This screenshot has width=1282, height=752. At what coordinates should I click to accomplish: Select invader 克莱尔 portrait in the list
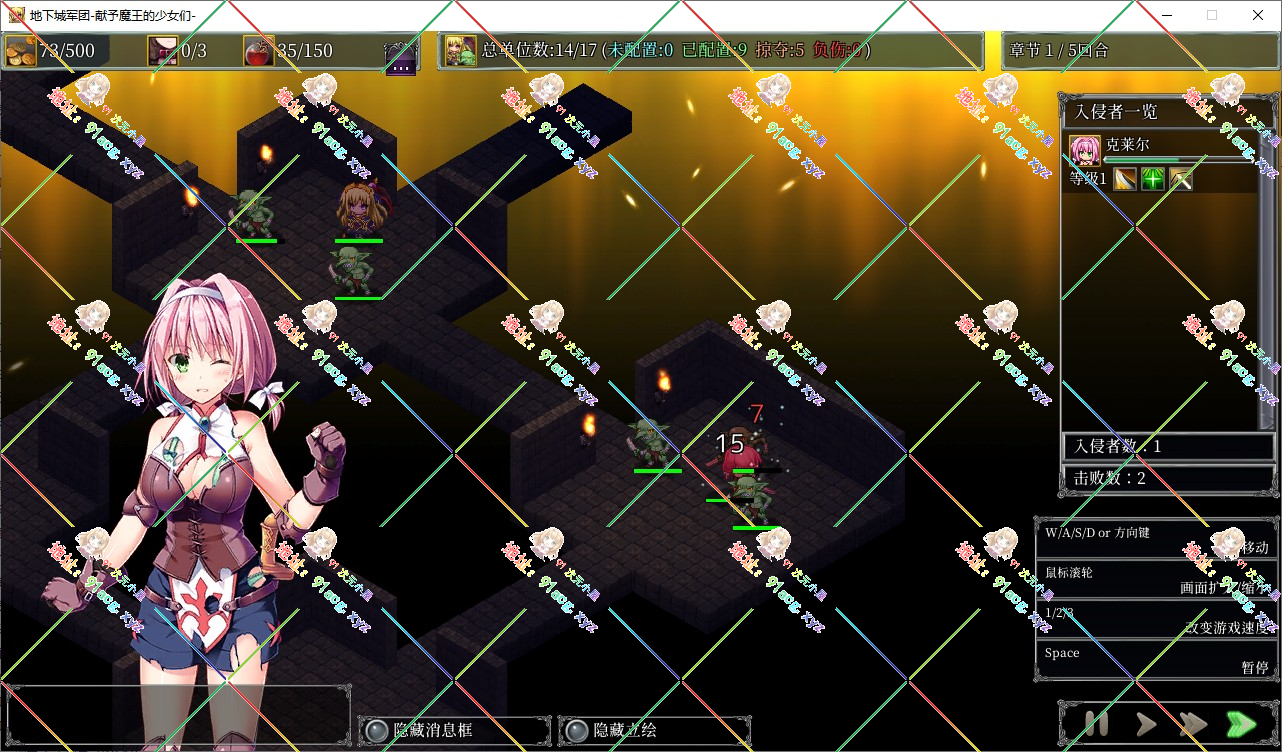1085,150
